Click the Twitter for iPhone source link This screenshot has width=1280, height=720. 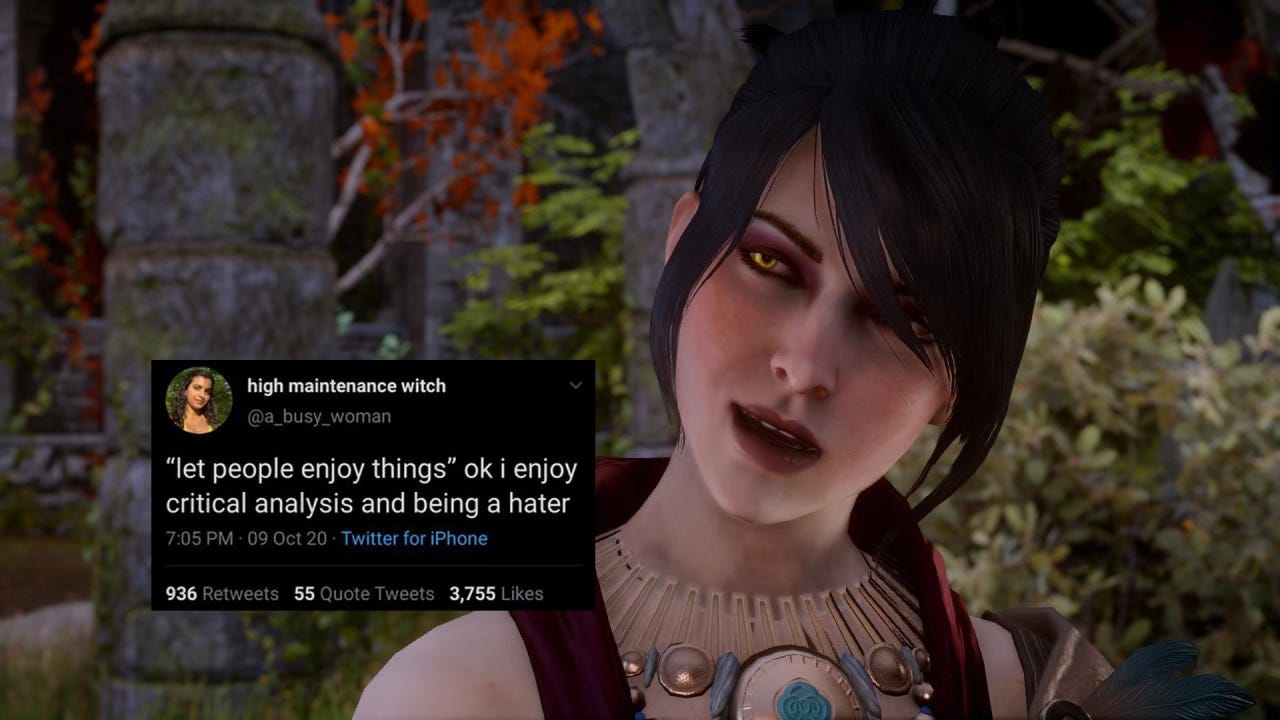click(x=413, y=538)
